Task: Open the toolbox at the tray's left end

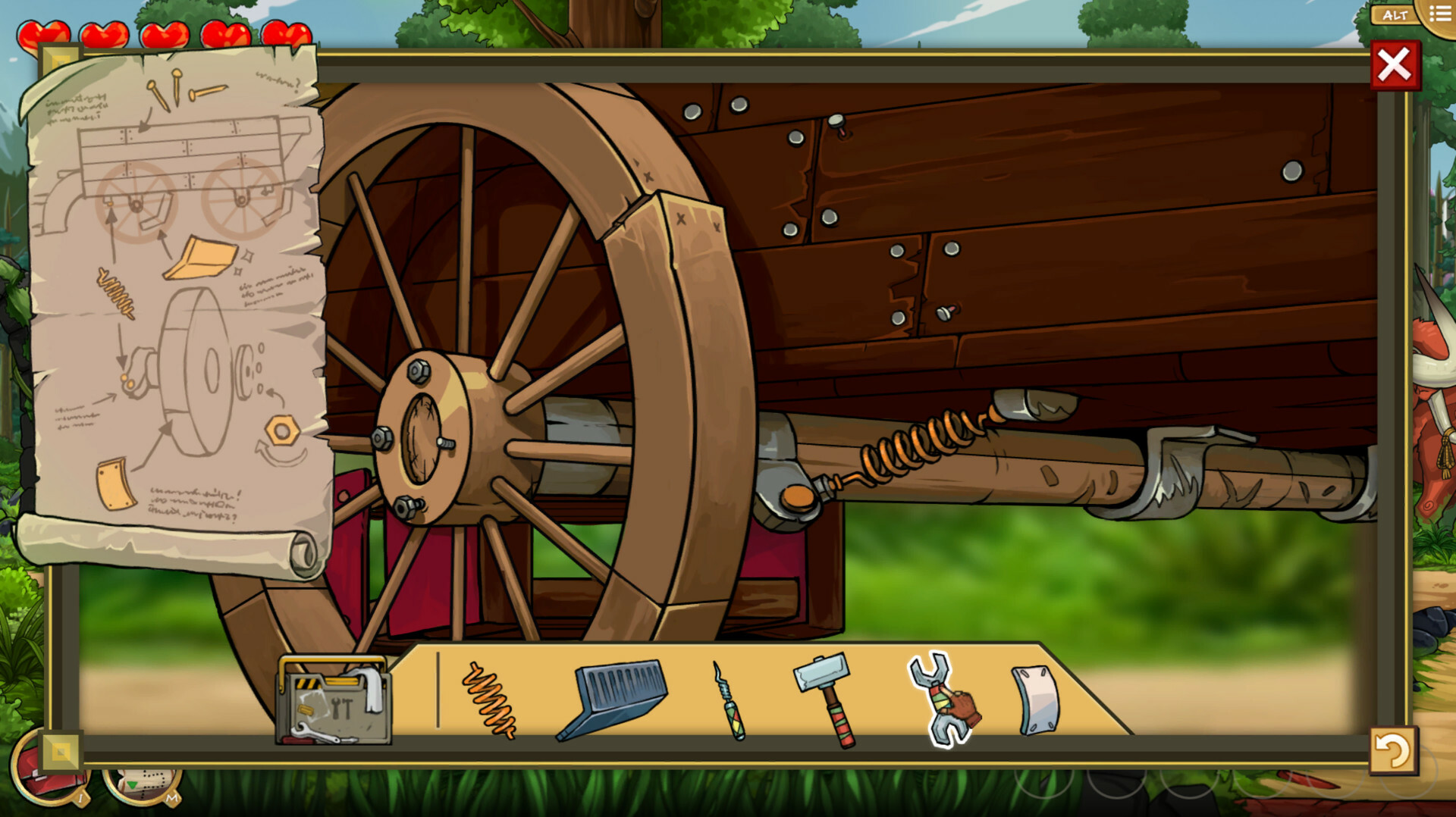Action: (334, 705)
